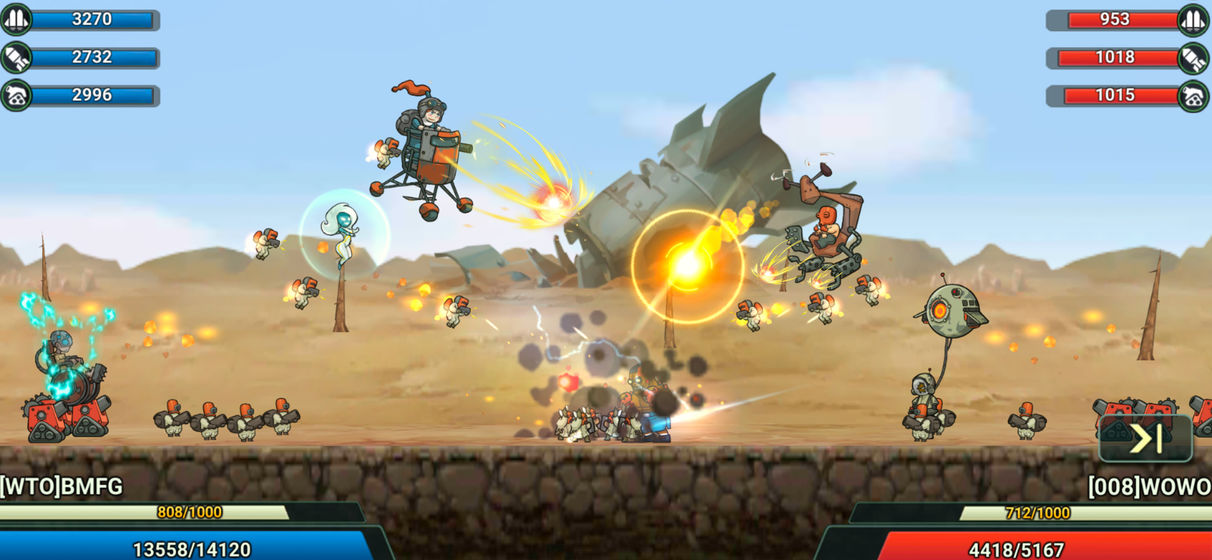Viewport: 1212px width, 560px height.
Task: Skip the battle with the fast-forward button
Action: point(1145,438)
